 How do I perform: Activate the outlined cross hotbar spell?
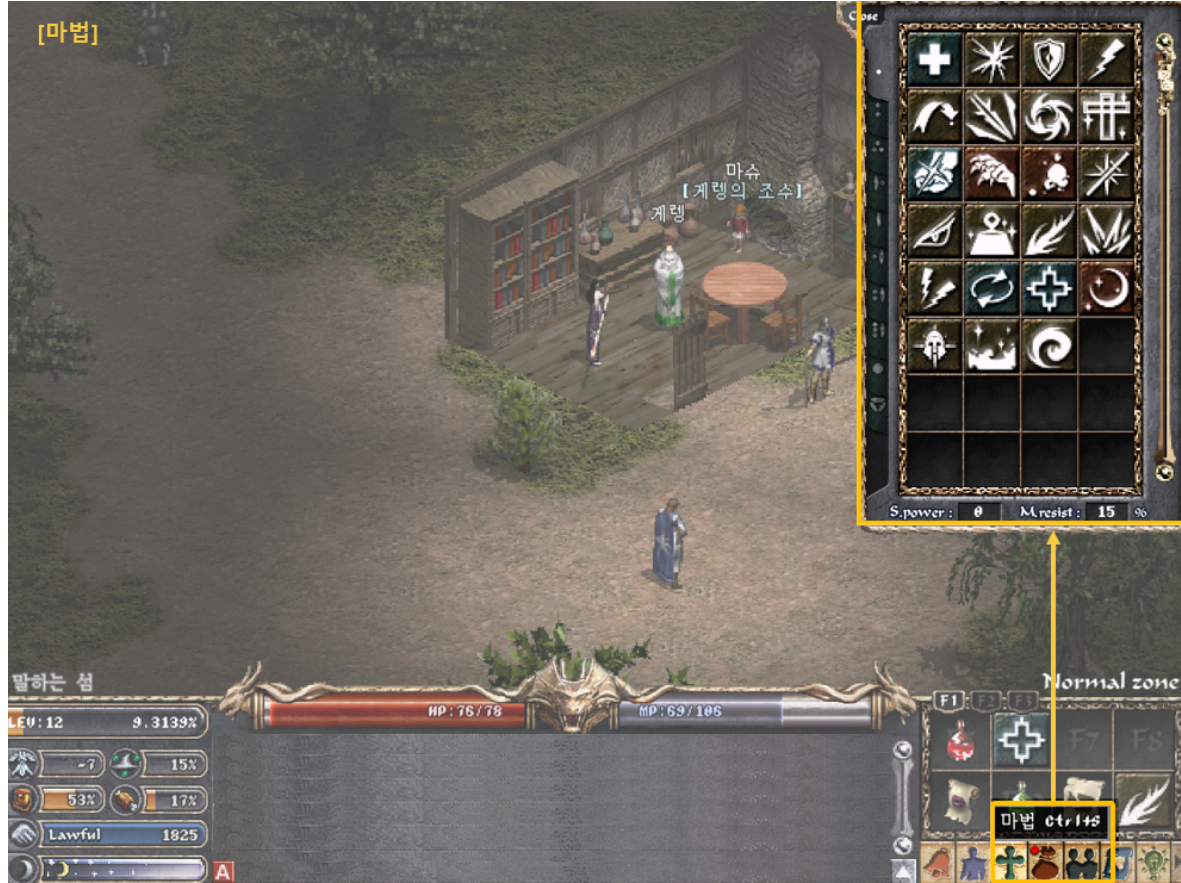[x=1020, y=741]
